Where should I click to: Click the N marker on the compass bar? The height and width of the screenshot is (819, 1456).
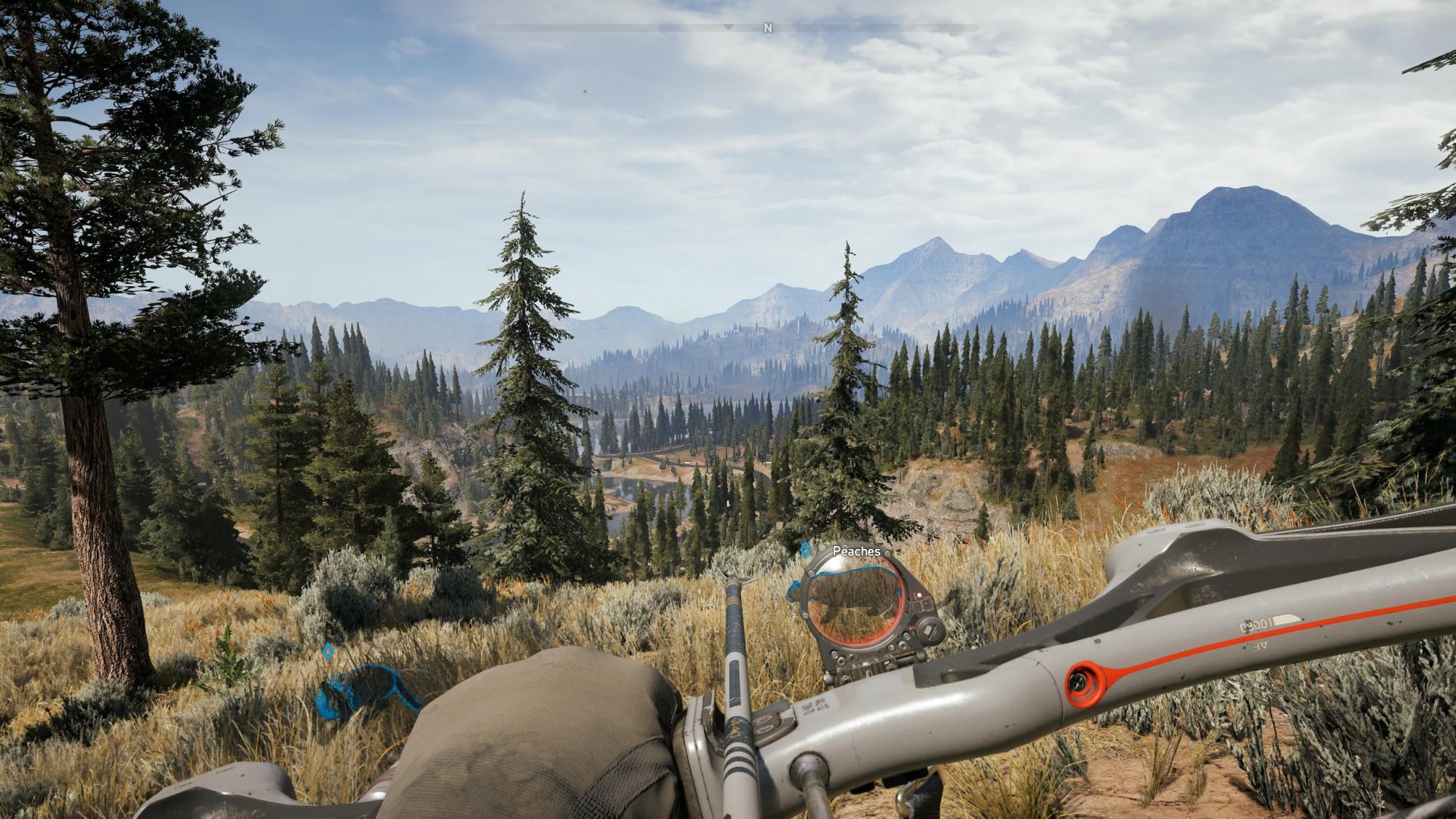767,28
